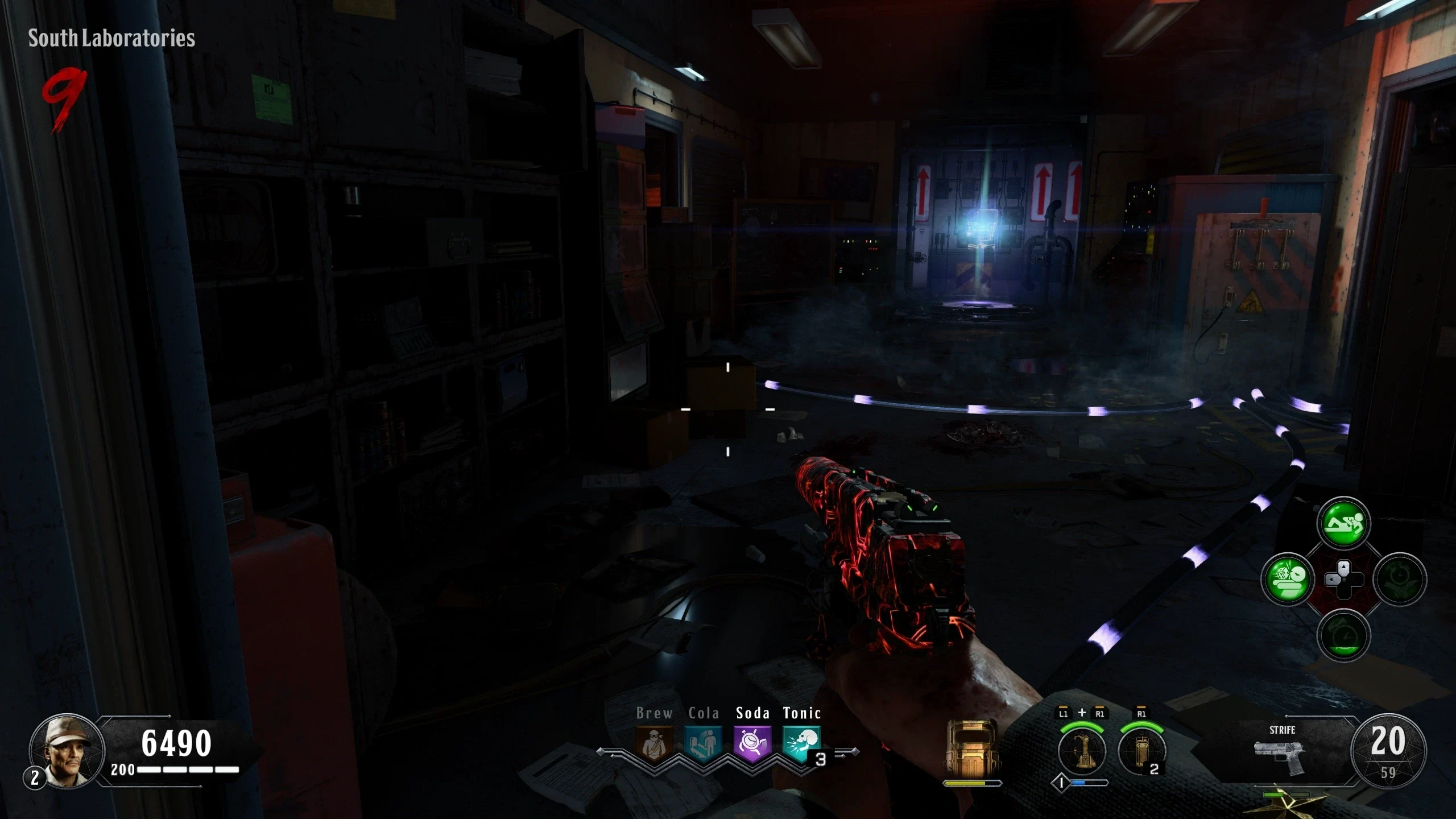Screen dimensions: 1456x819
Task: Choose the dimmed alarm clock elixir
Action: (1343, 635)
